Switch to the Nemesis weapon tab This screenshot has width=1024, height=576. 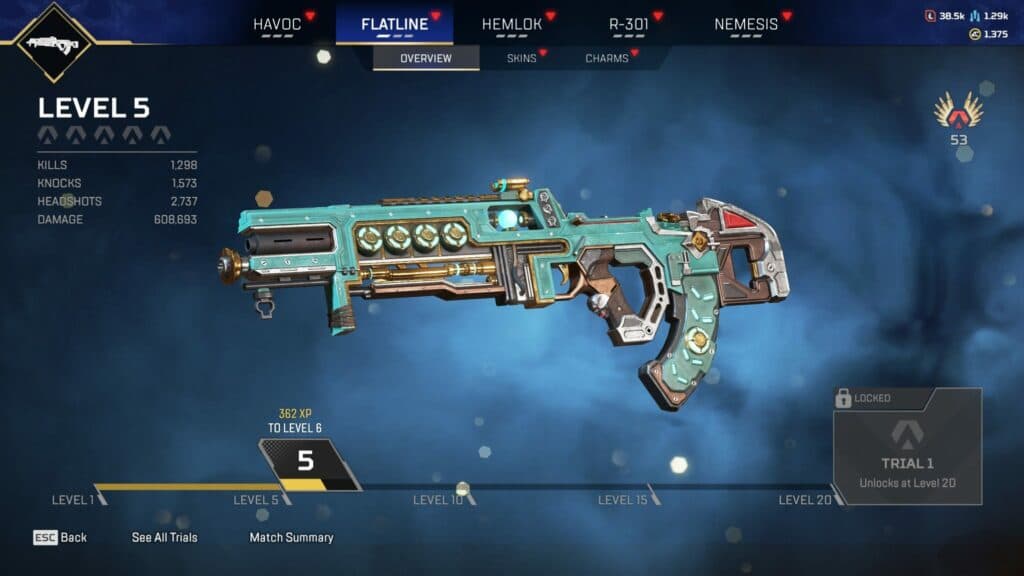coord(746,24)
